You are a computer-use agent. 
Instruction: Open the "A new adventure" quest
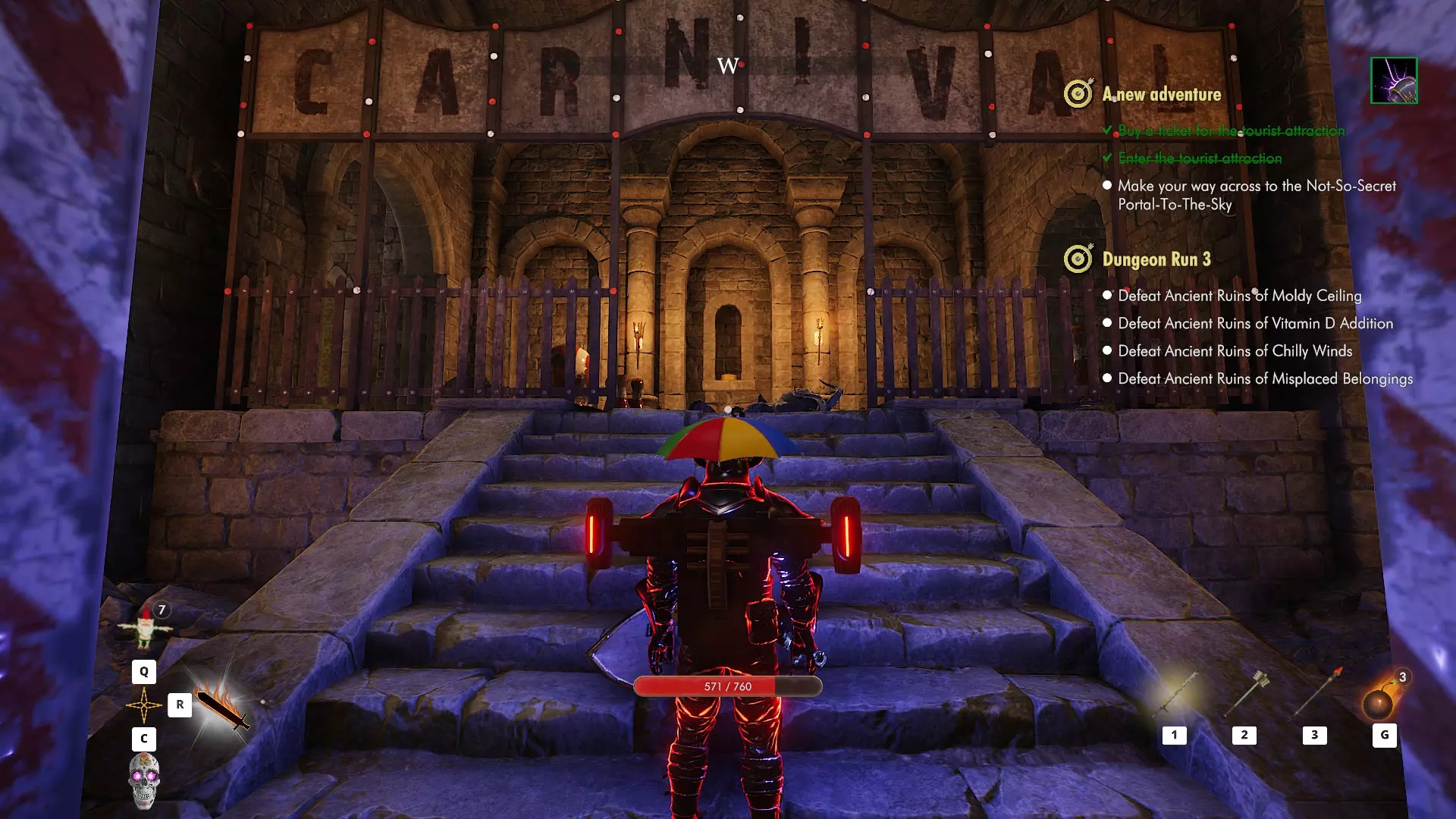(1161, 95)
